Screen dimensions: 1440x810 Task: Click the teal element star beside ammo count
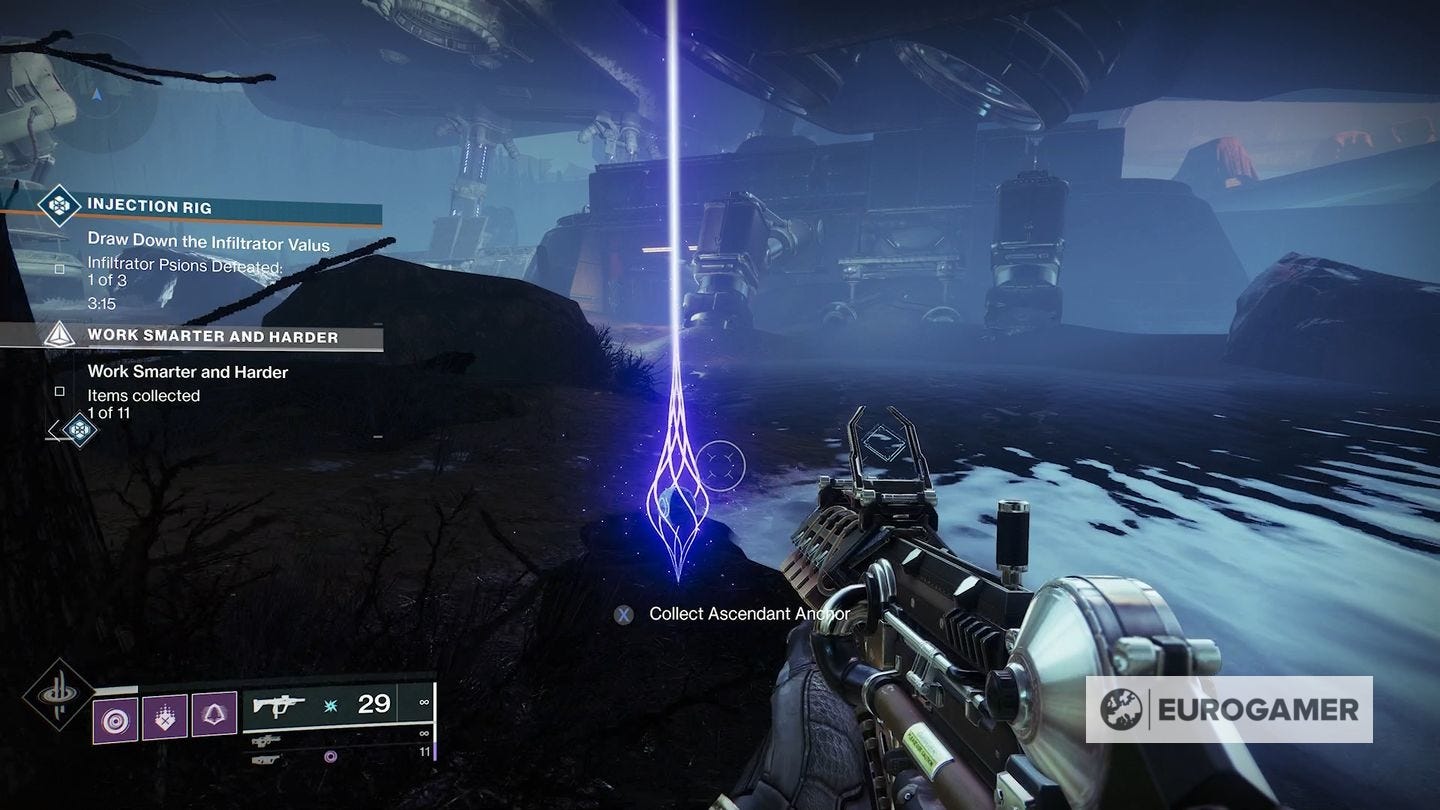coord(329,707)
